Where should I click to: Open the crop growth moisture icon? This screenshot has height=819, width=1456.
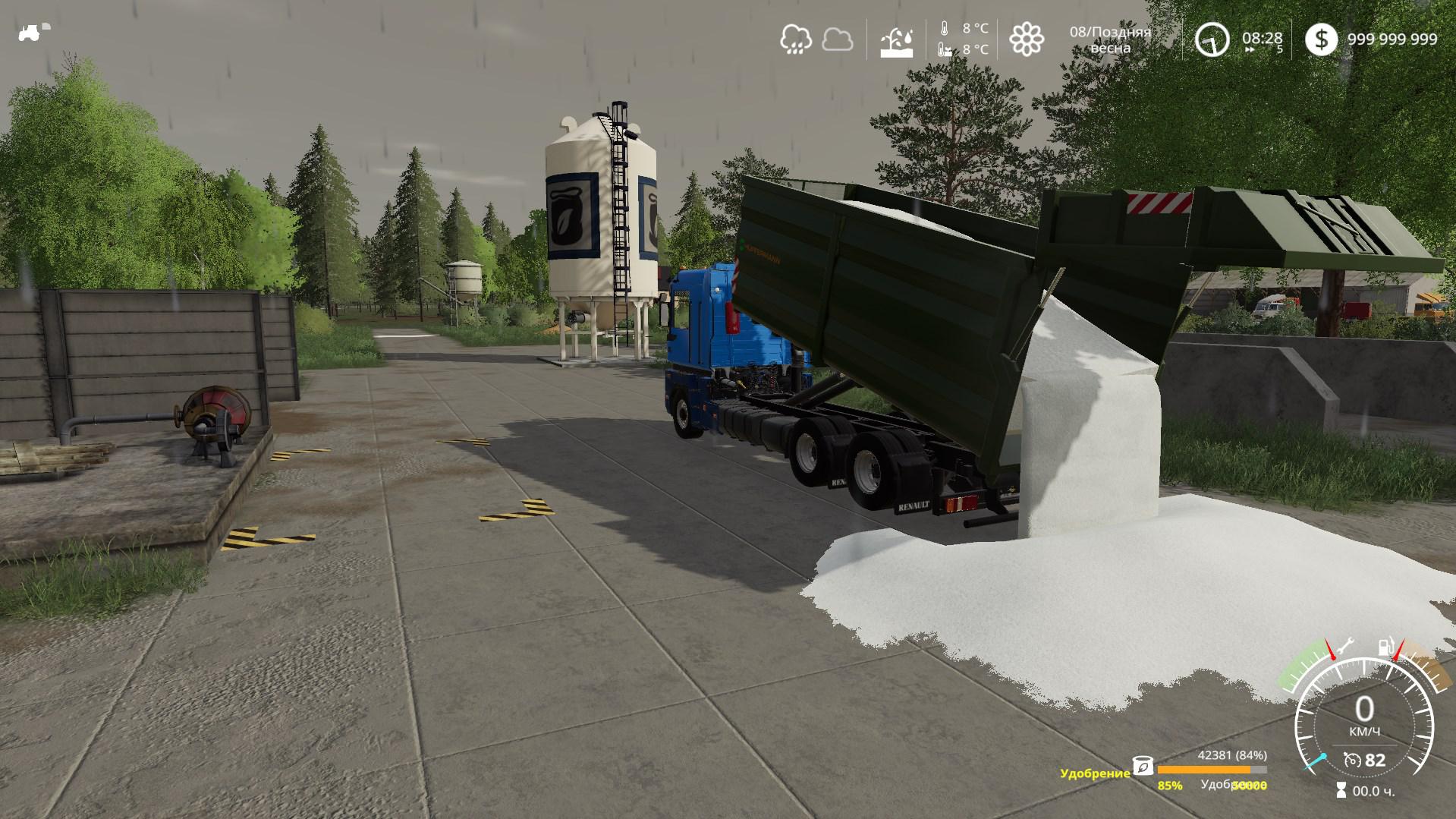[x=897, y=41]
